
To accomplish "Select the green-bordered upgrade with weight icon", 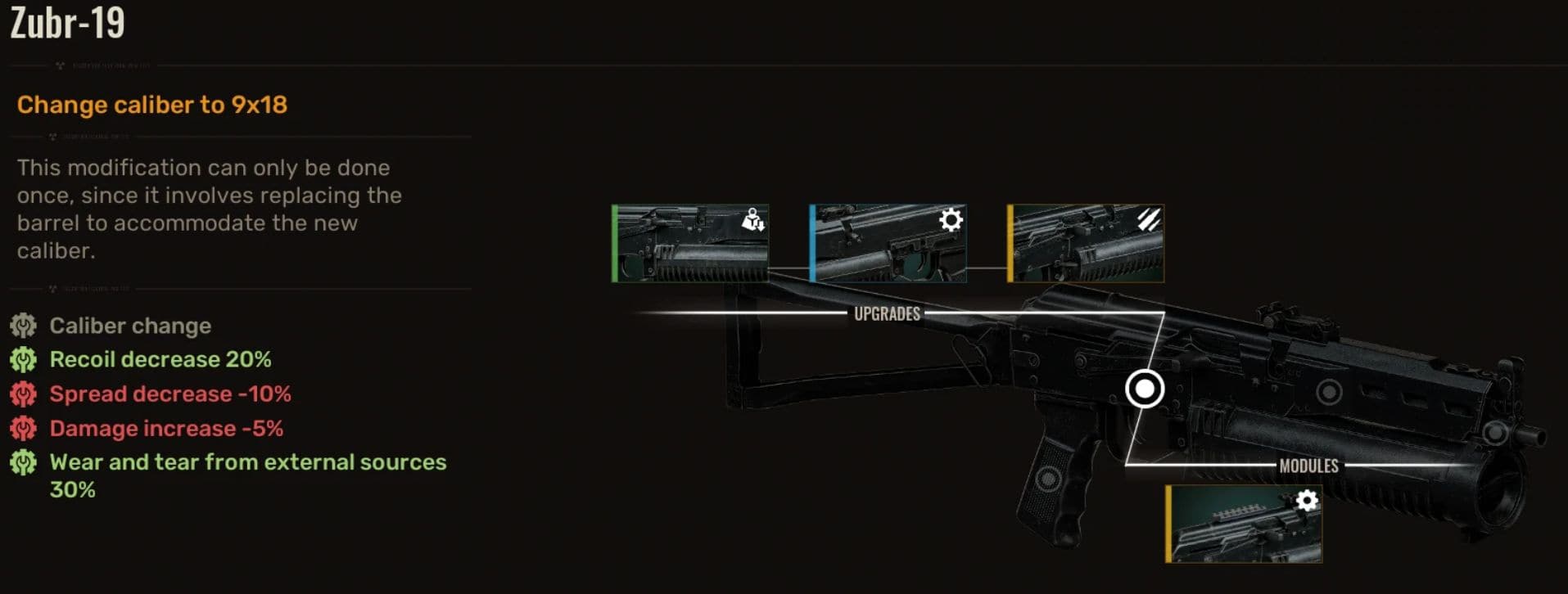I will (690, 244).
